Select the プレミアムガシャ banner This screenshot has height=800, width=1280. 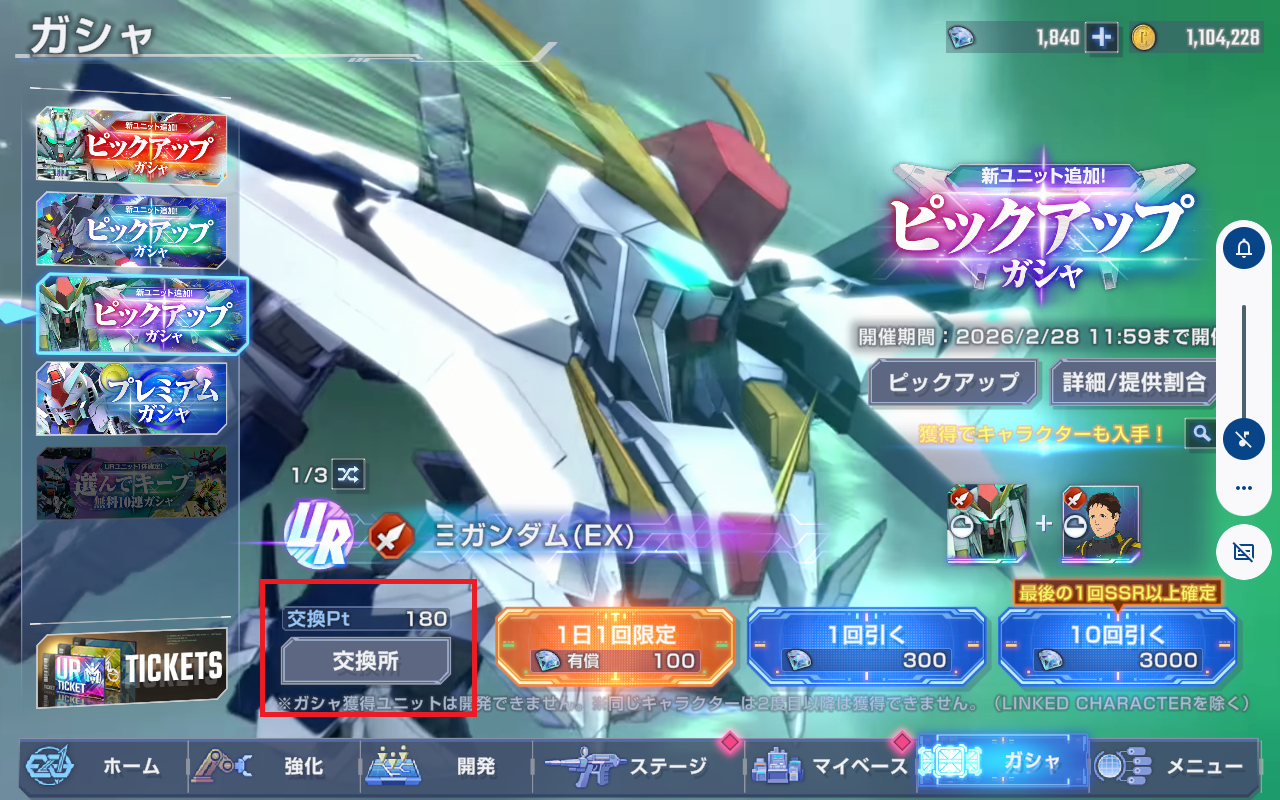pos(132,399)
